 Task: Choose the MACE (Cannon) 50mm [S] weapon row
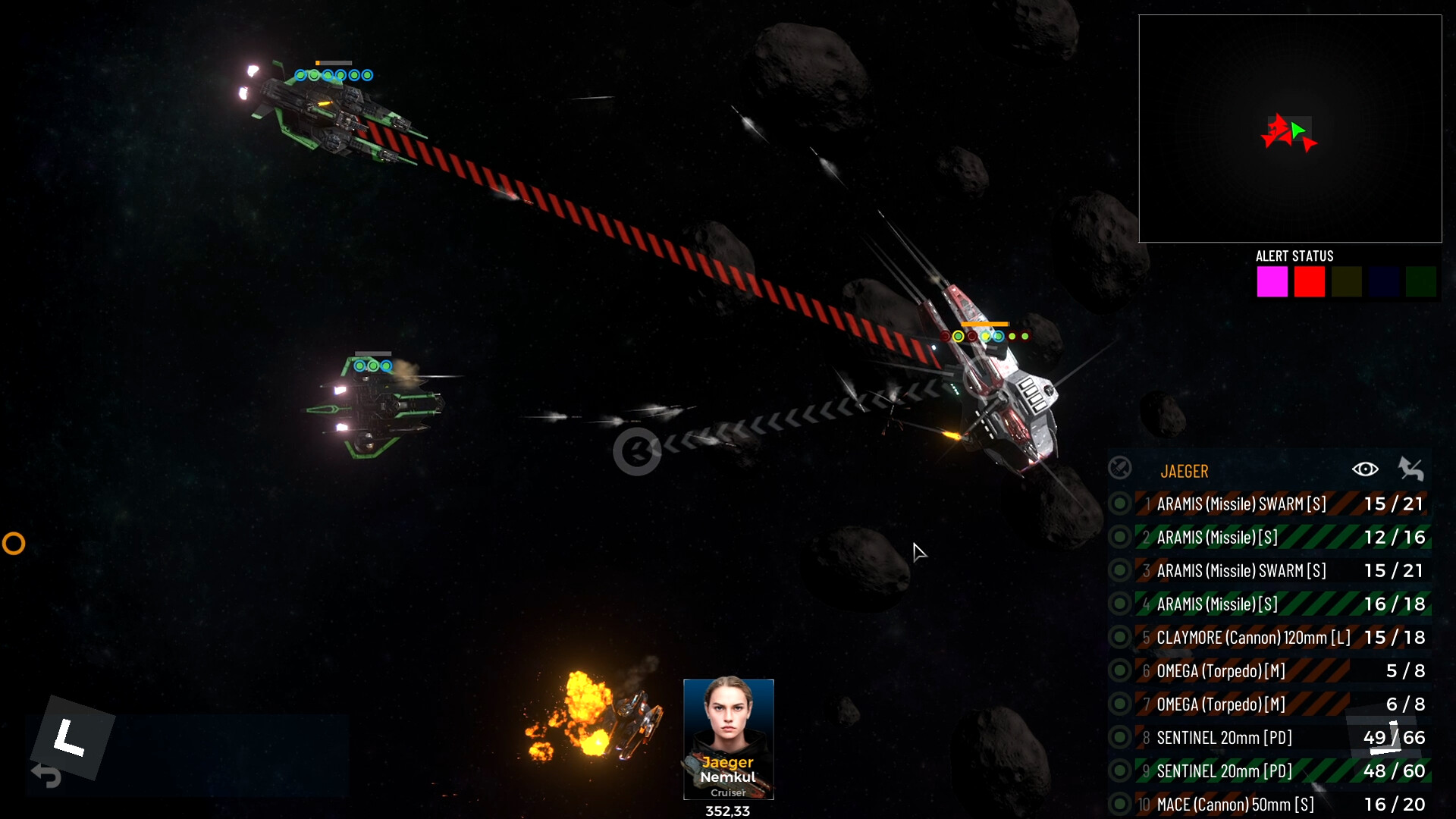pos(1235,805)
